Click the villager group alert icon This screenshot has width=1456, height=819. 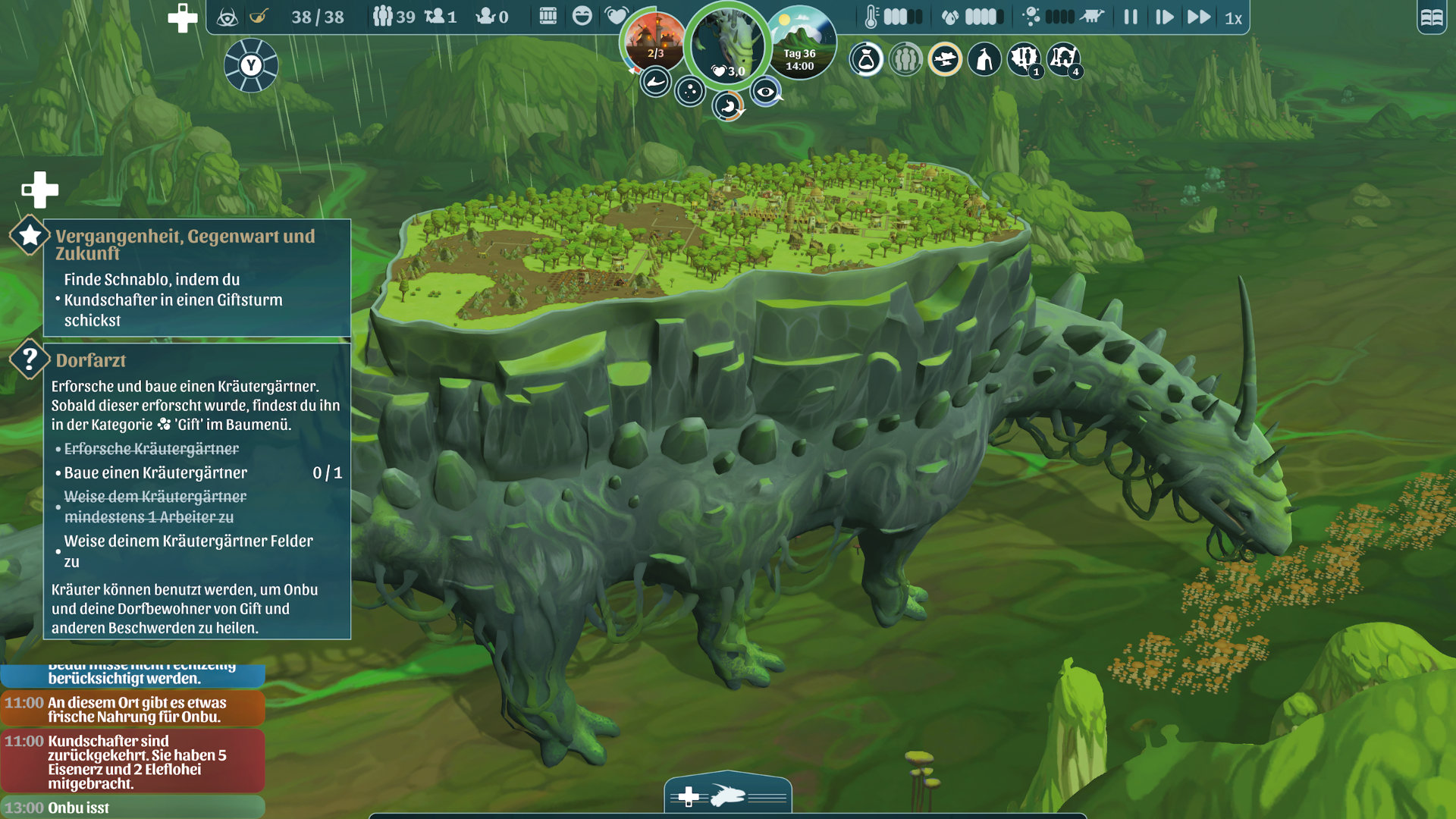905,59
